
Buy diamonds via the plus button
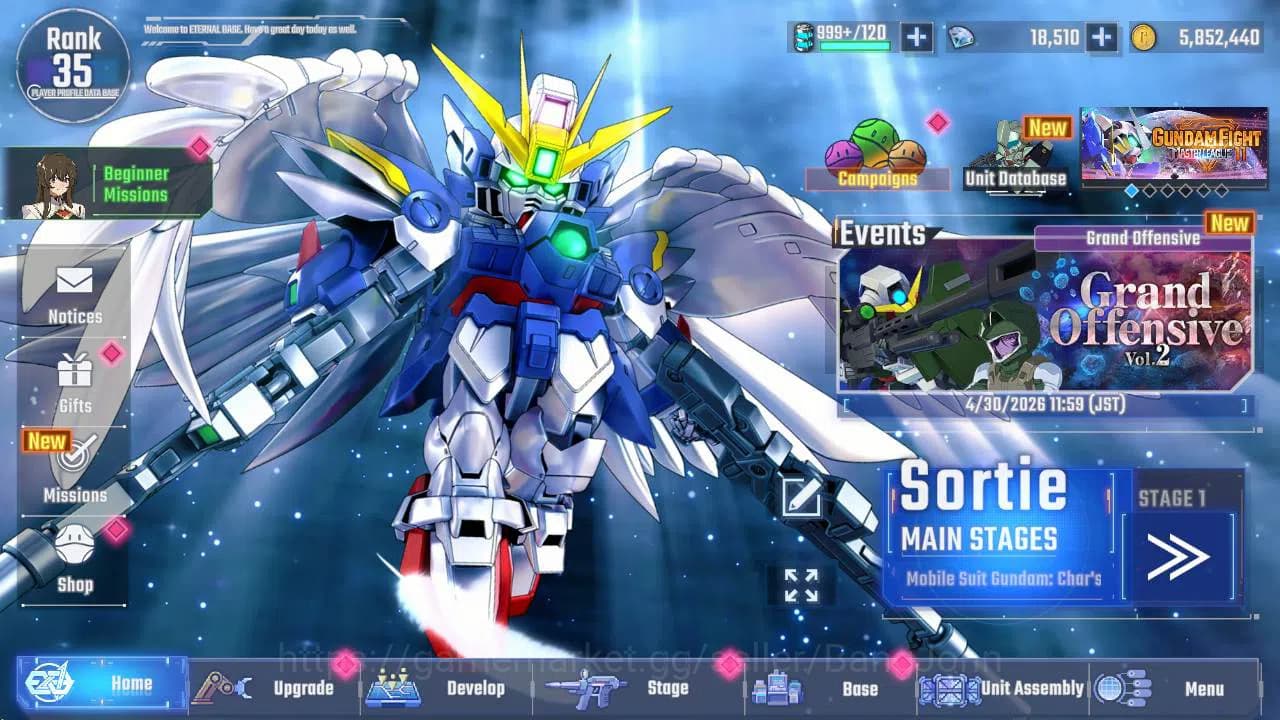(x=1103, y=38)
